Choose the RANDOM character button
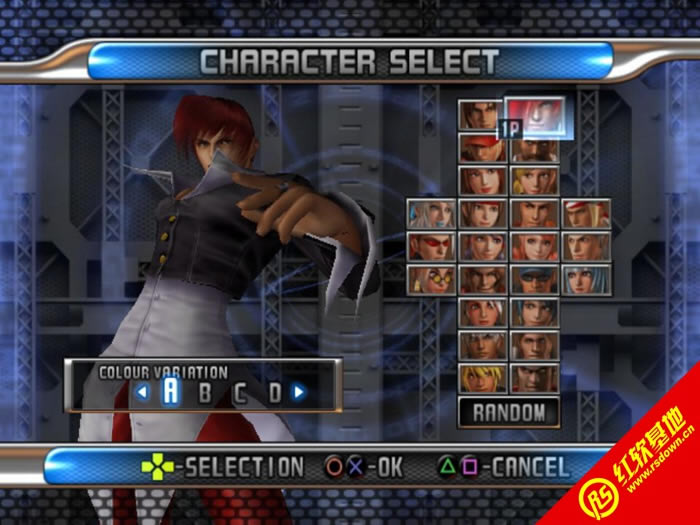The image size is (700, 525). (x=508, y=411)
